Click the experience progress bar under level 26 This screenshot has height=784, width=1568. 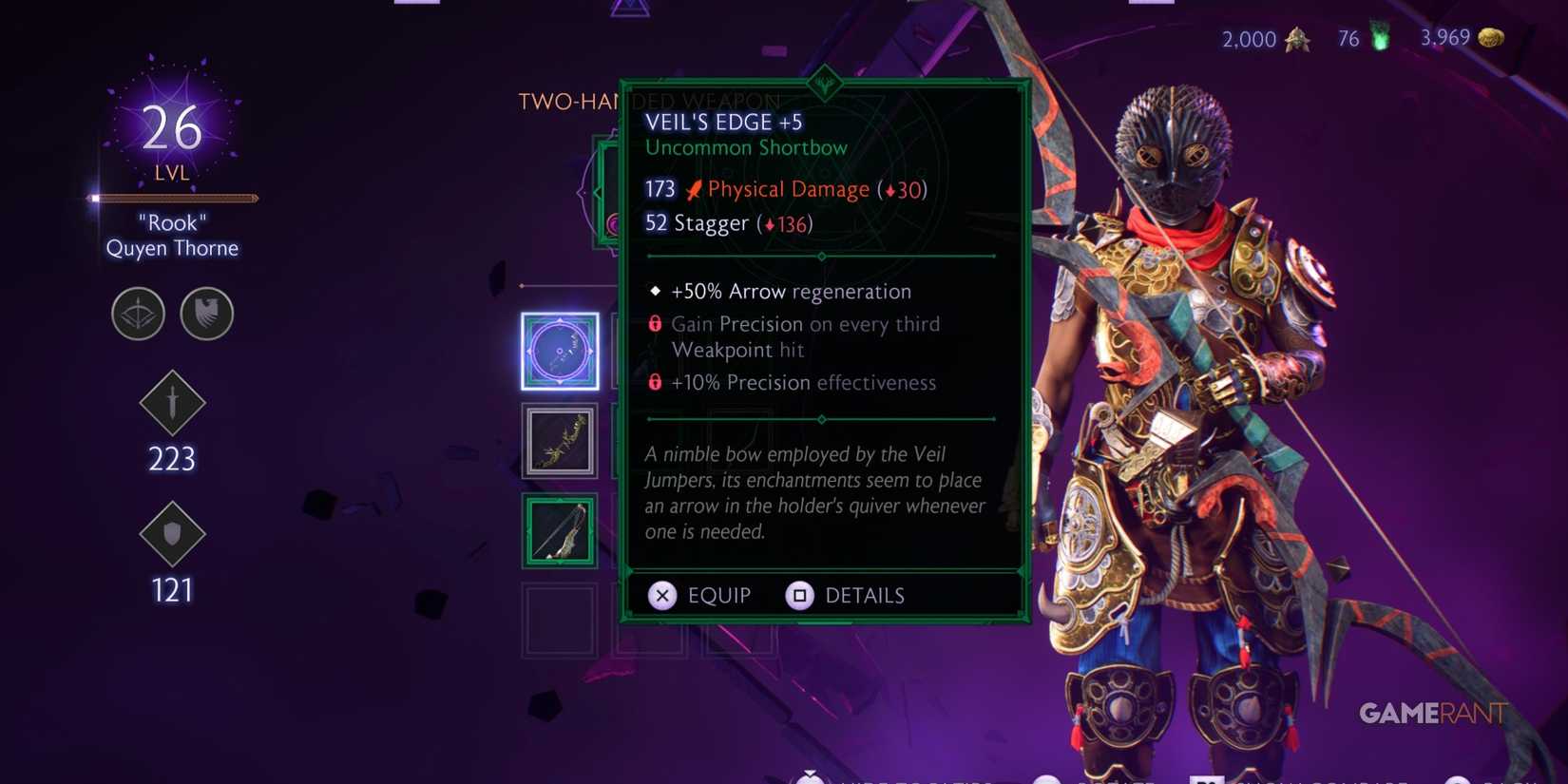click(x=171, y=198)
